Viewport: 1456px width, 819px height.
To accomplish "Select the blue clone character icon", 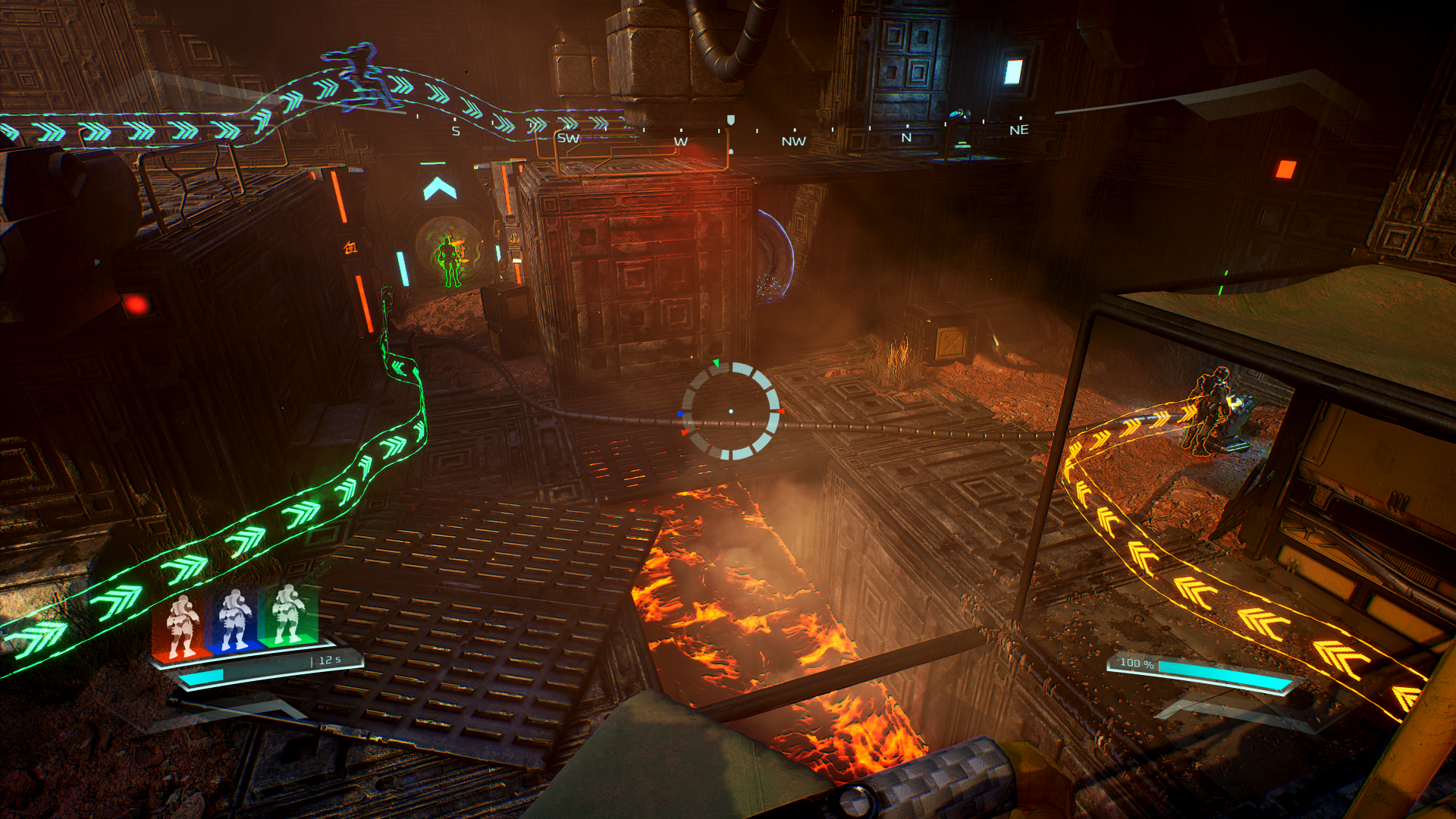I will click(x=234, y=620).
